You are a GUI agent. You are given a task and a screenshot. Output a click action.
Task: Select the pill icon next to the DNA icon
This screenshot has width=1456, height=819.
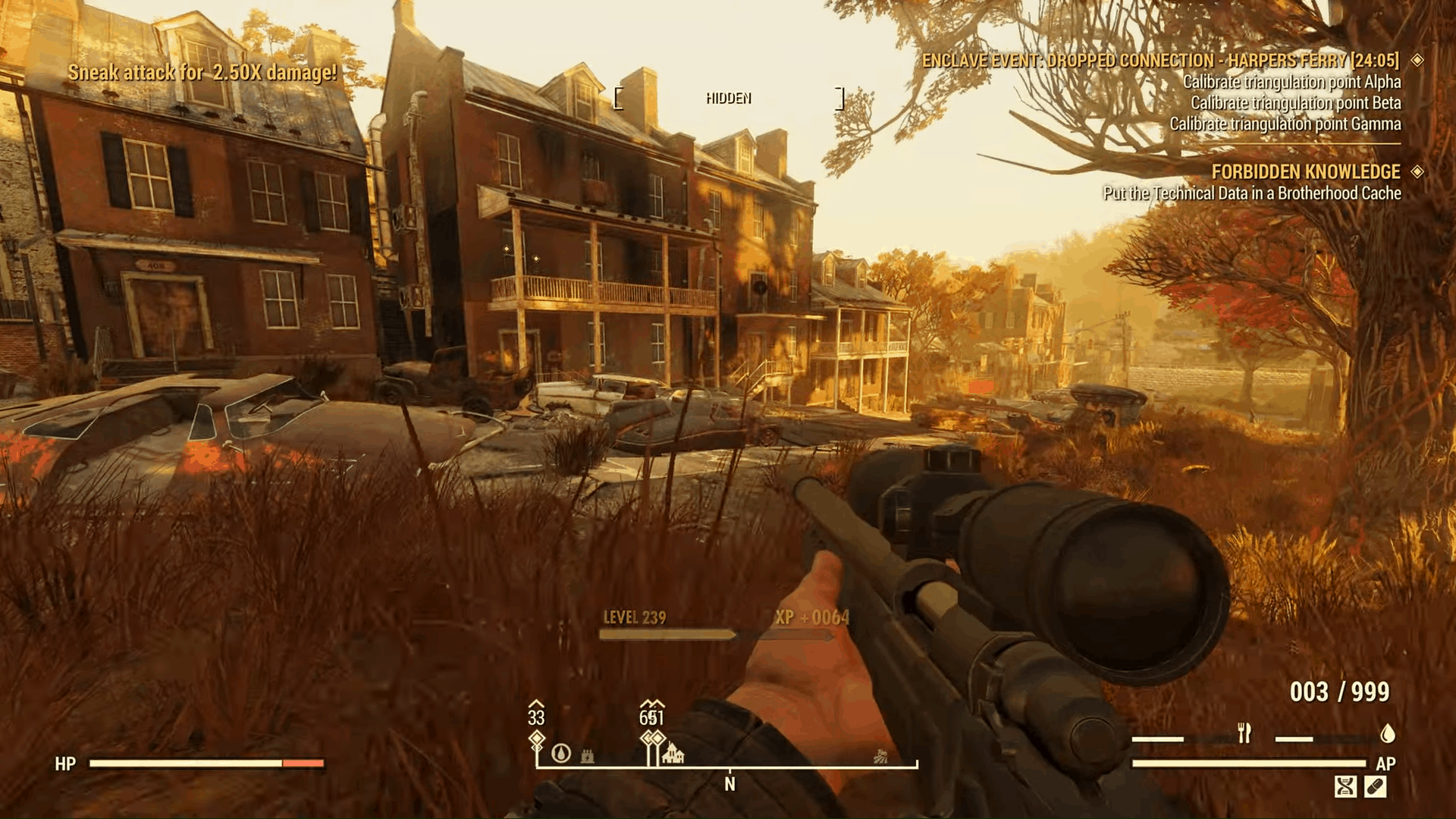click(x=1375, y=787)
